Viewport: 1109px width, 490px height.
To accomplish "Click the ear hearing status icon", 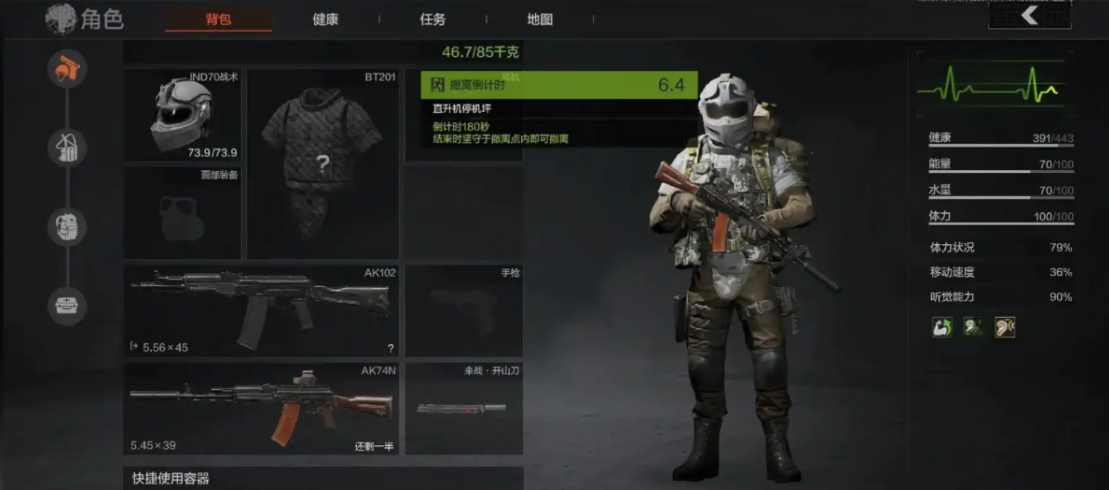I will (1004, 327).
